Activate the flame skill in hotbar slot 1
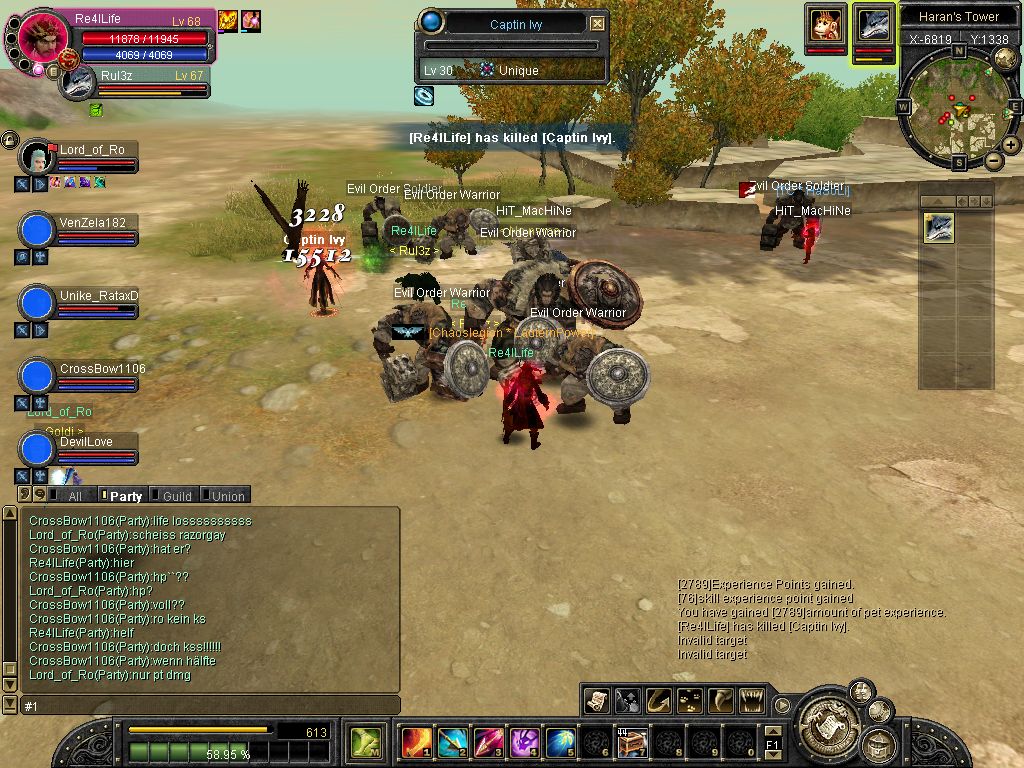 [x=416, y=743]
